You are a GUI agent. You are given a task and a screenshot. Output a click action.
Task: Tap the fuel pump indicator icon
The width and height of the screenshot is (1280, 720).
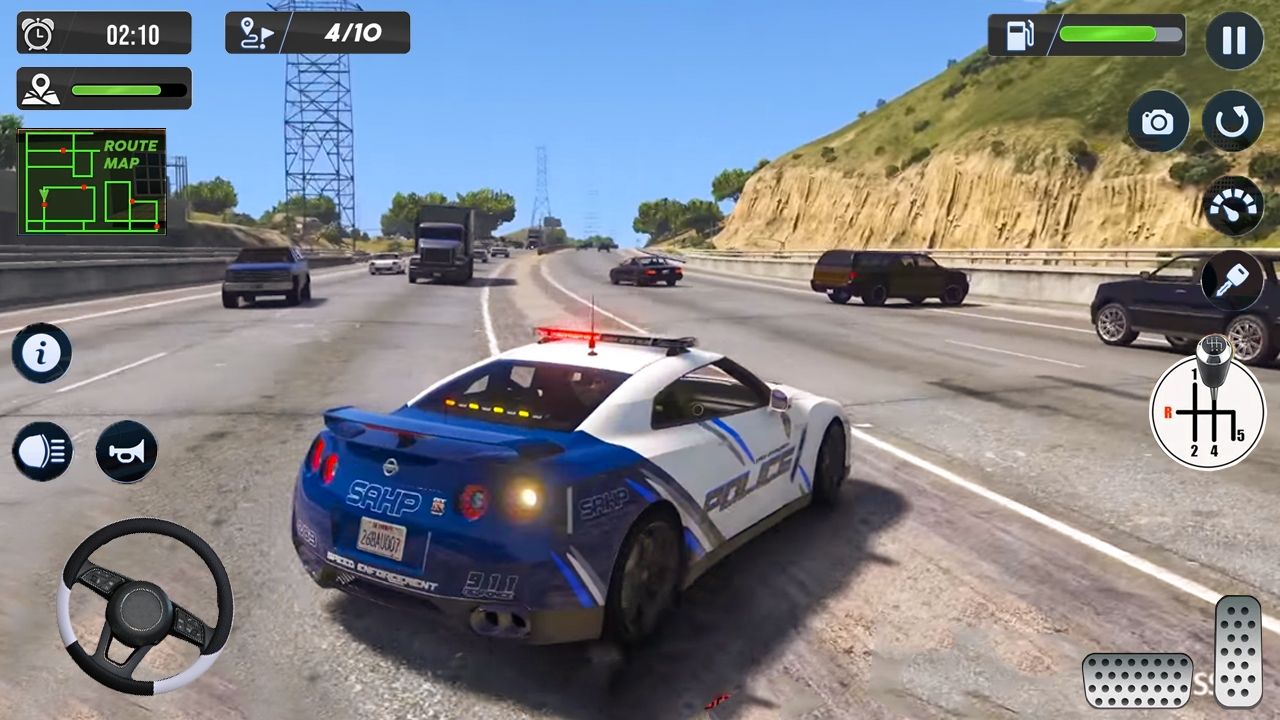point(1019,35)
